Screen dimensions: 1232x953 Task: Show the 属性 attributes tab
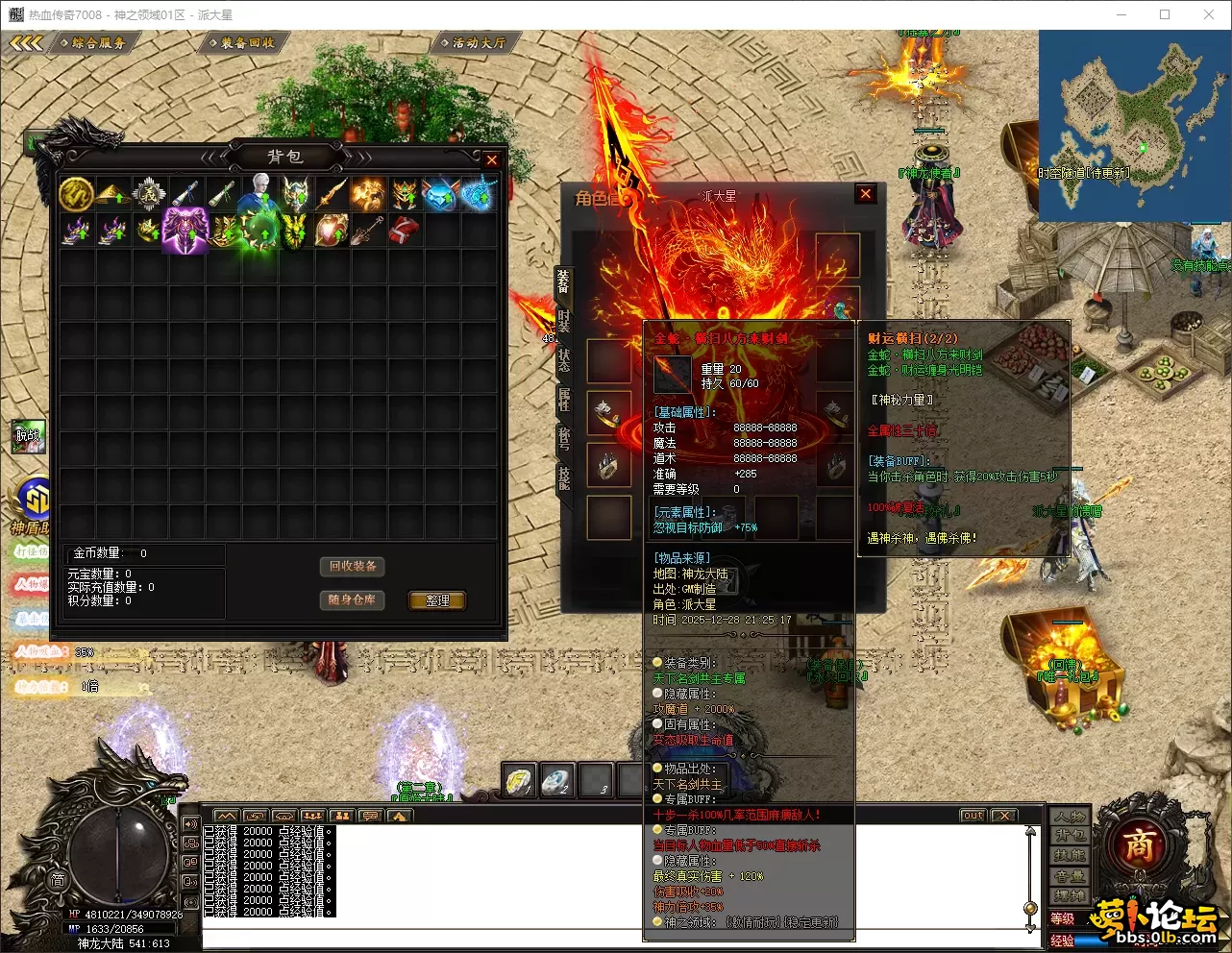(x=564, y=399)
